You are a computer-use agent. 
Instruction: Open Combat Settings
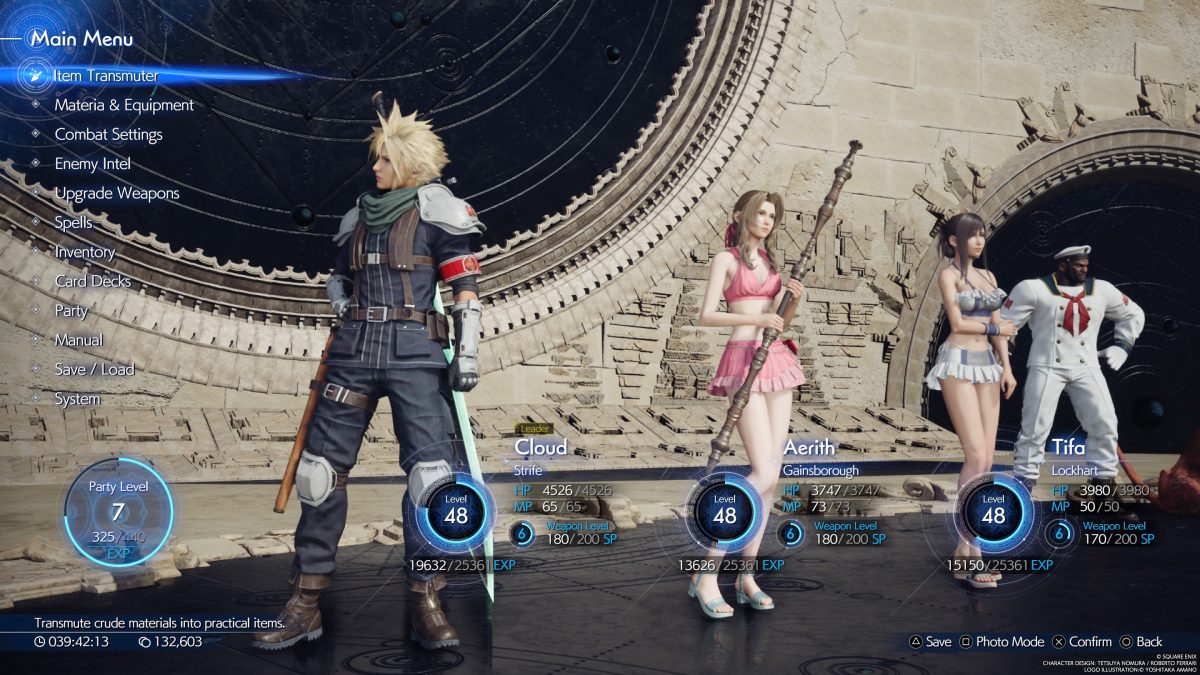pos(108,134)
